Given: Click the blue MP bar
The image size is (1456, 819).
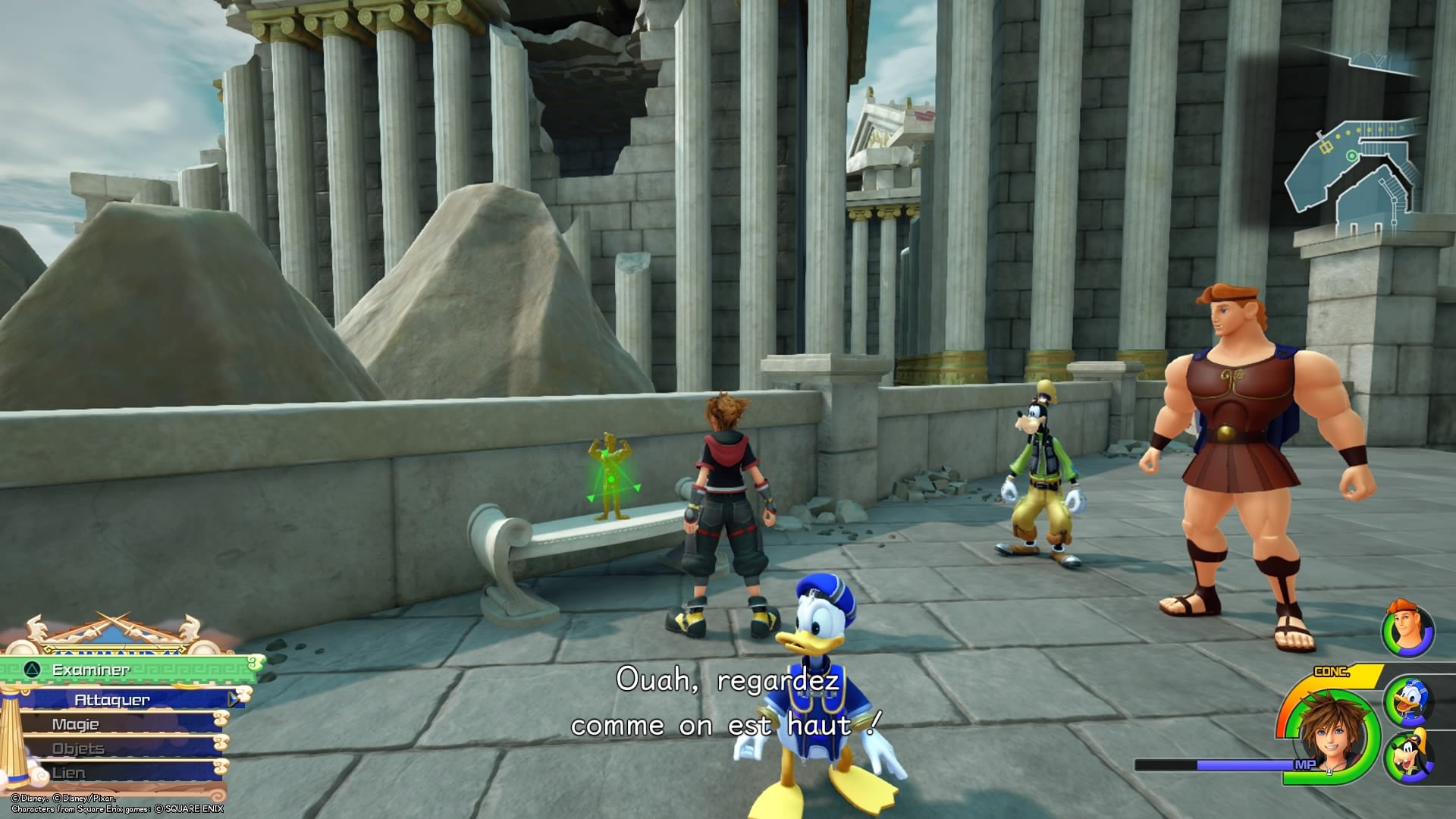Looking at the screenshot, I should point(1244,766).
